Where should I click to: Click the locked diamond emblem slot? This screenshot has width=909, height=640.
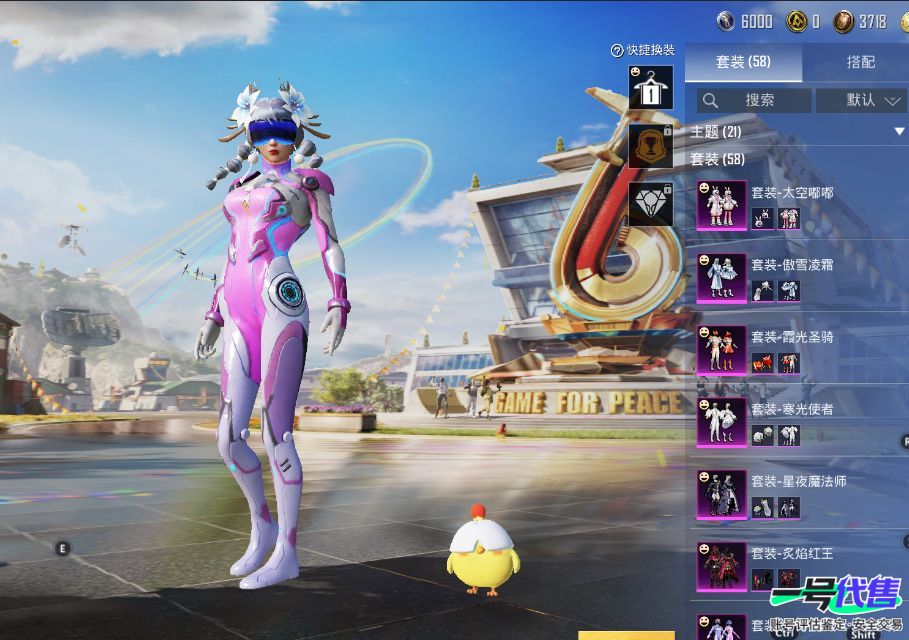pos(650,203)
